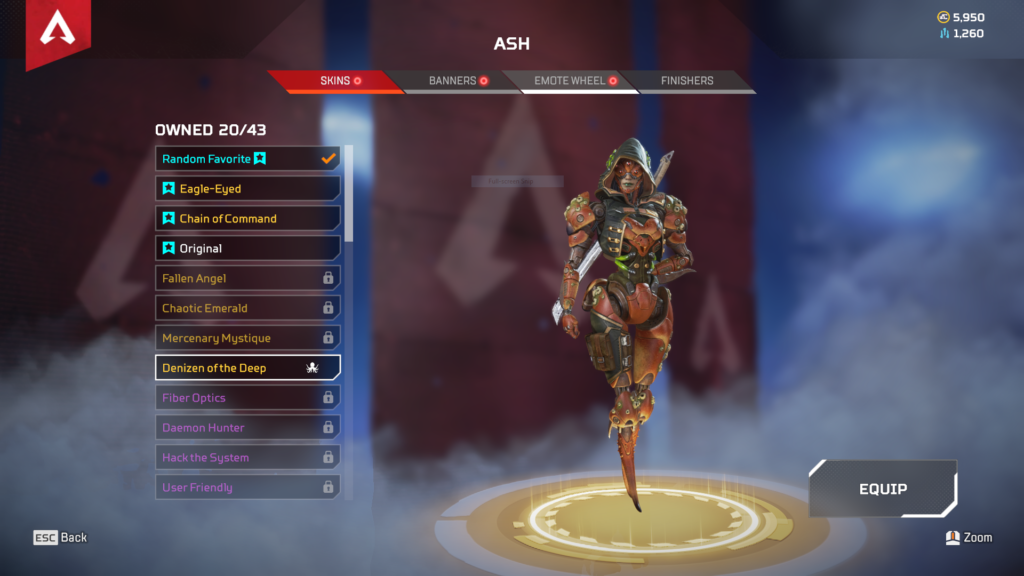Image resolution: width=1024 pixels, height=576 pixels.
Task: Select the Chaotic Emerald skin row
Action: point(247,308)
